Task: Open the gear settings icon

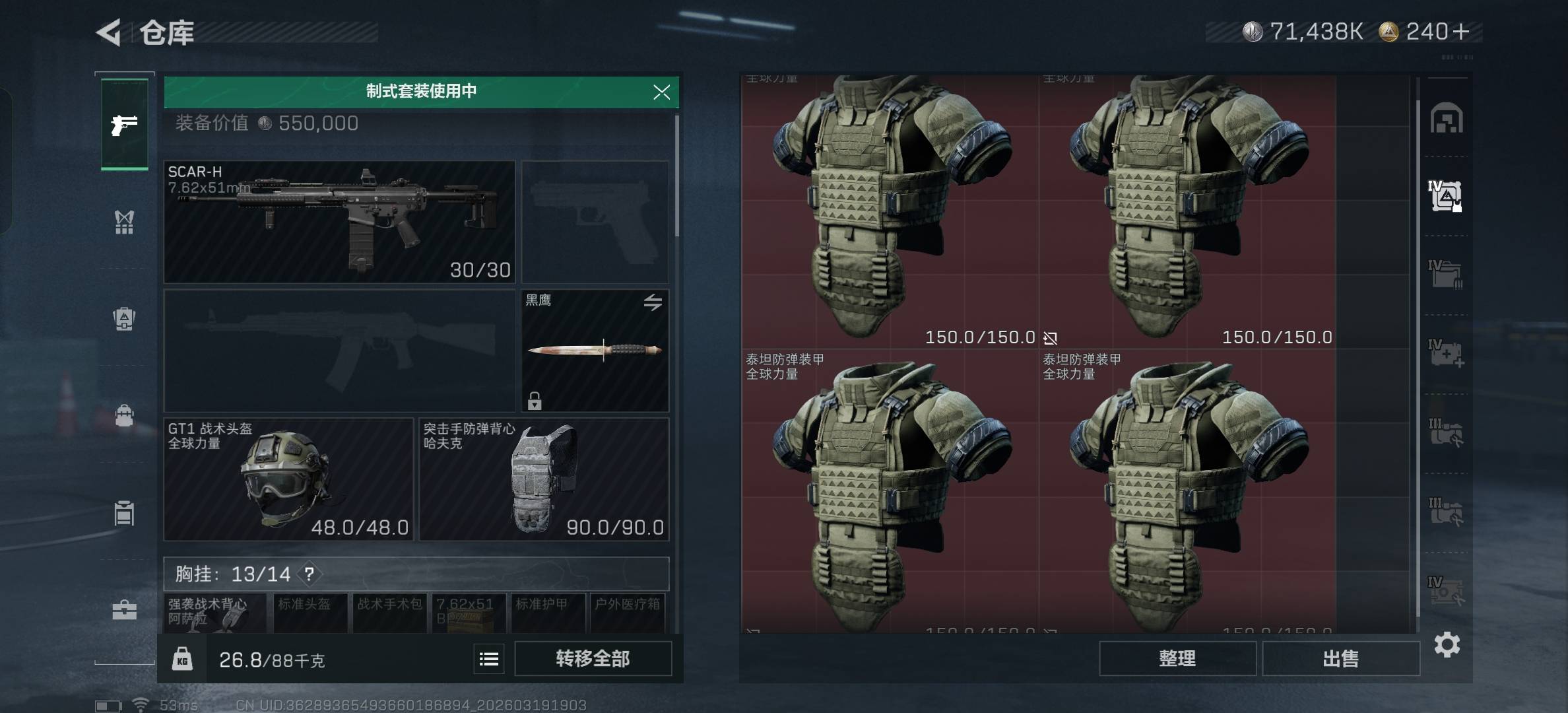Action: pyautogui.click(x=1447, y=644)
